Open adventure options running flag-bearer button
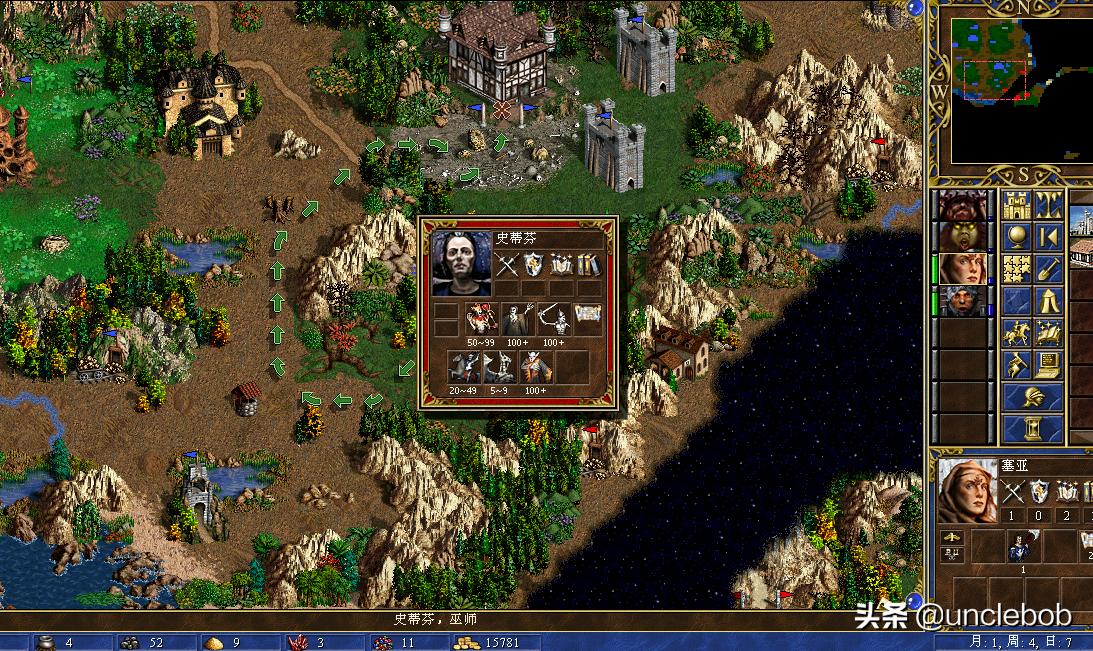The image size is (1093, 651). click(x=1016, y=366)
